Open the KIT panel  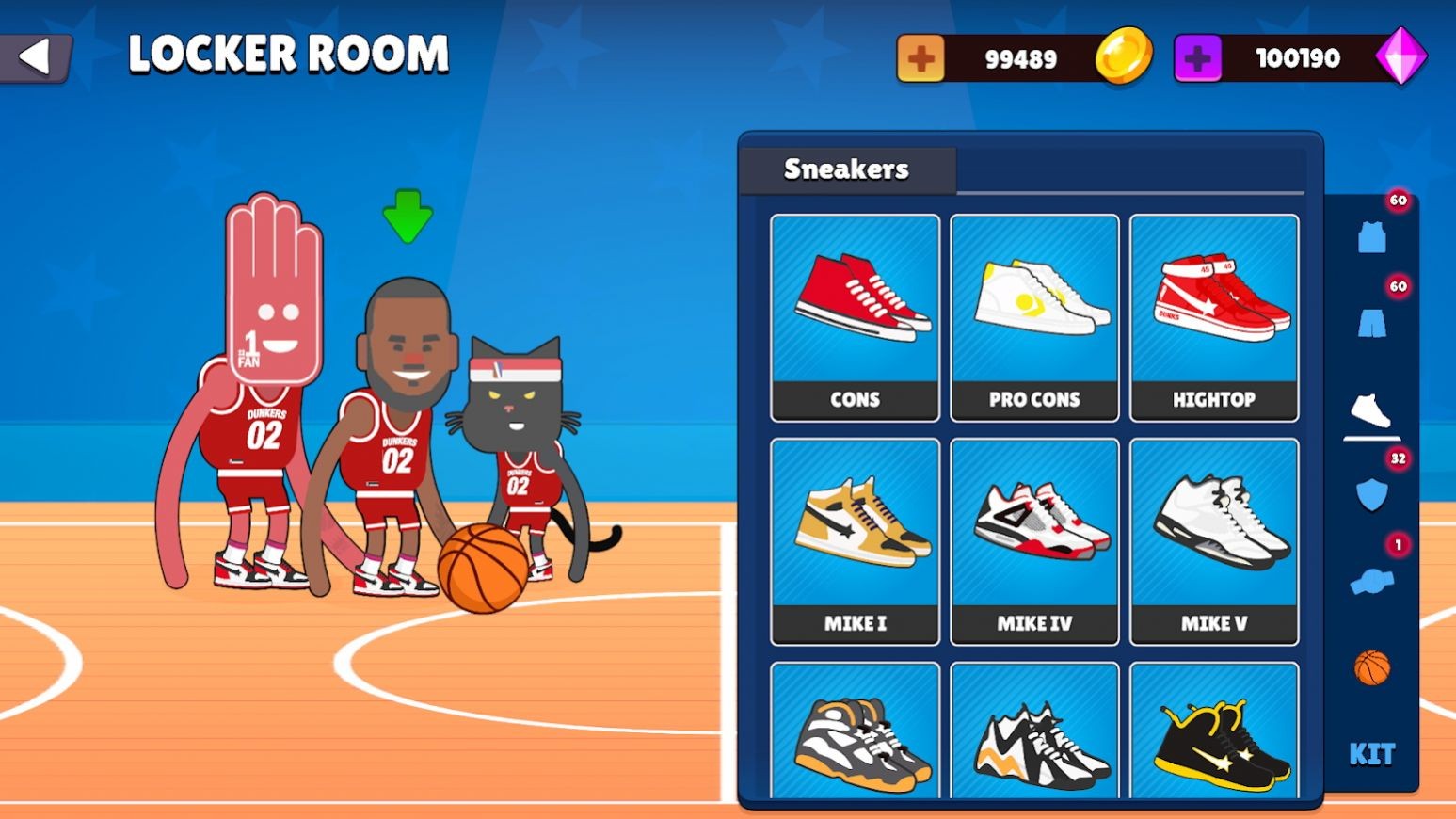[x=1374, y=753]
